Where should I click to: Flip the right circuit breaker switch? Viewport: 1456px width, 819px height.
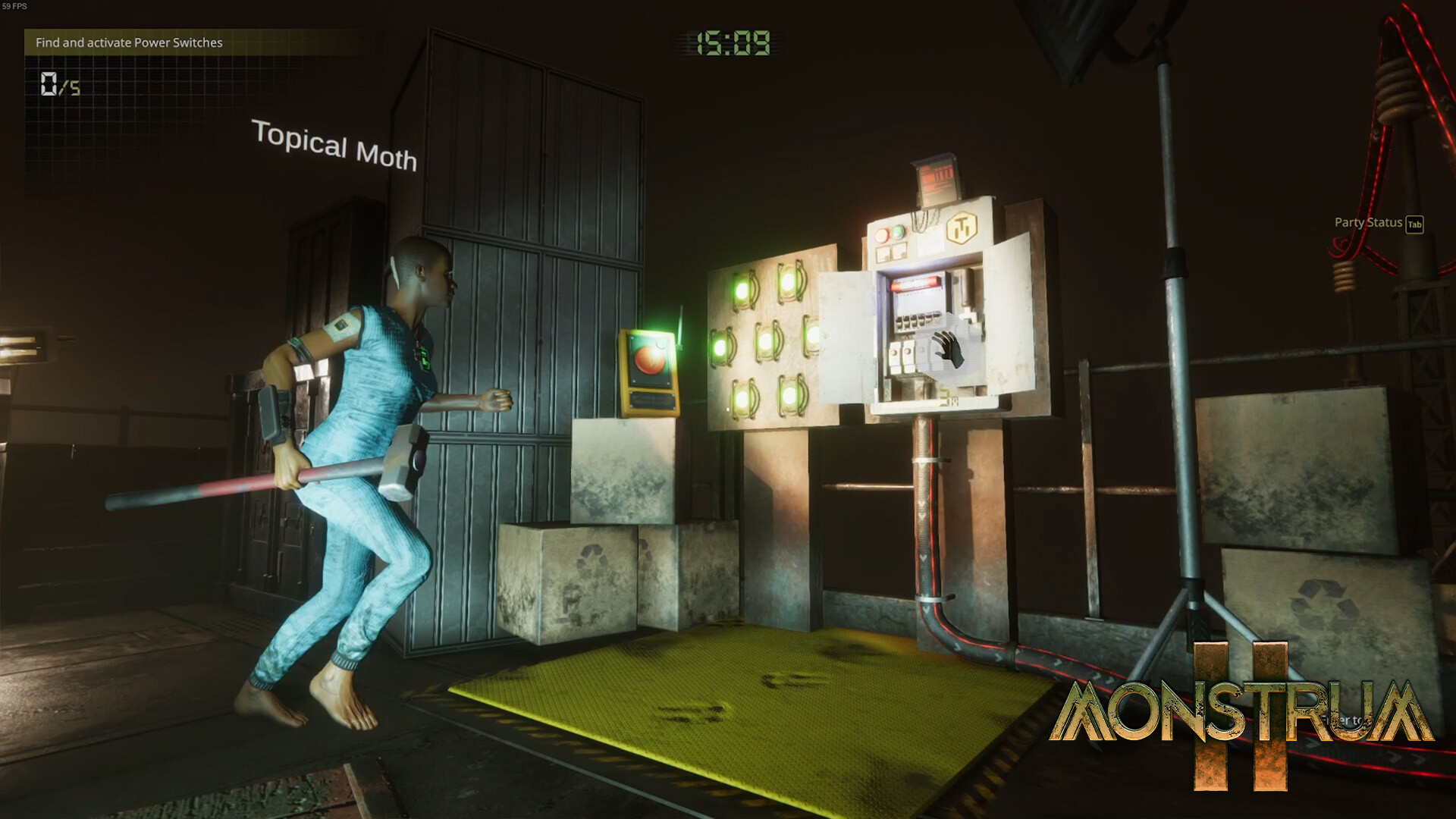coord(908,351)
